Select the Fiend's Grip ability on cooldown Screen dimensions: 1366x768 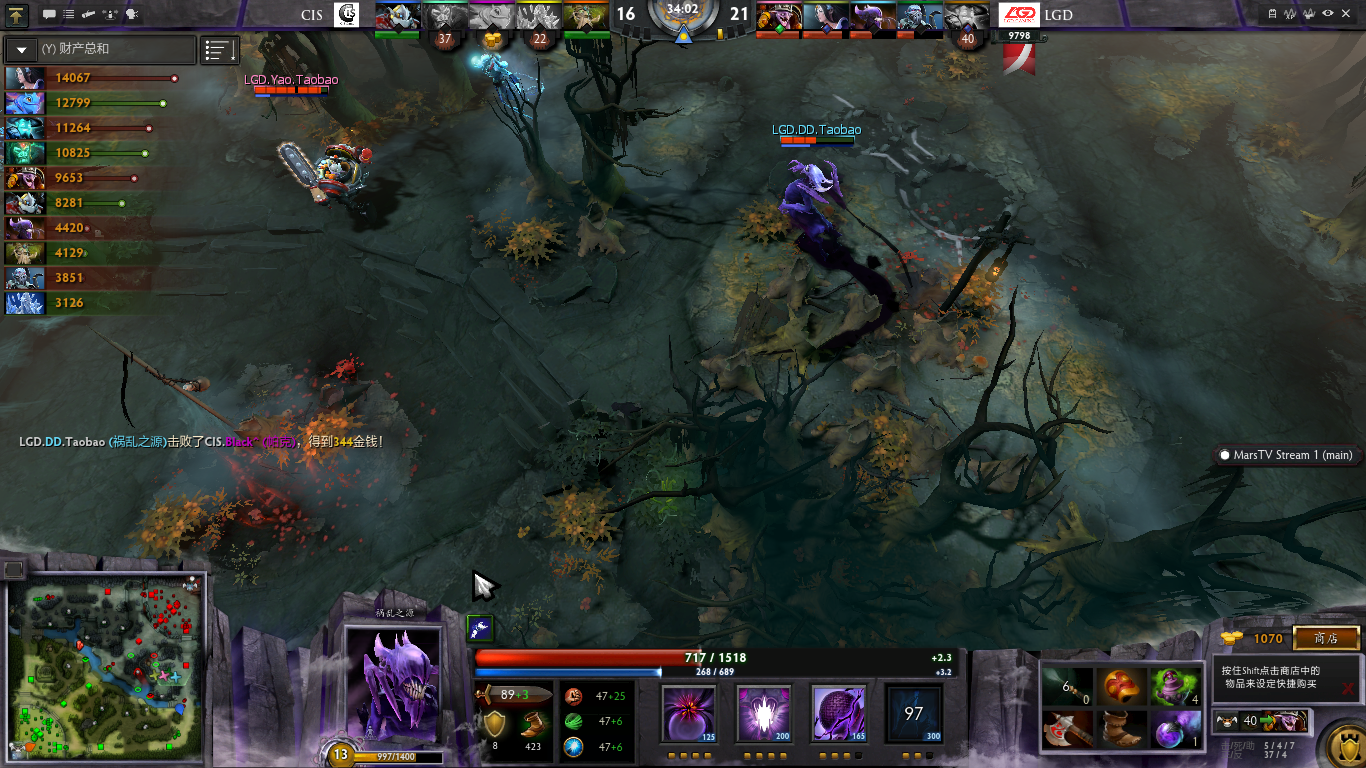[912, 713]
